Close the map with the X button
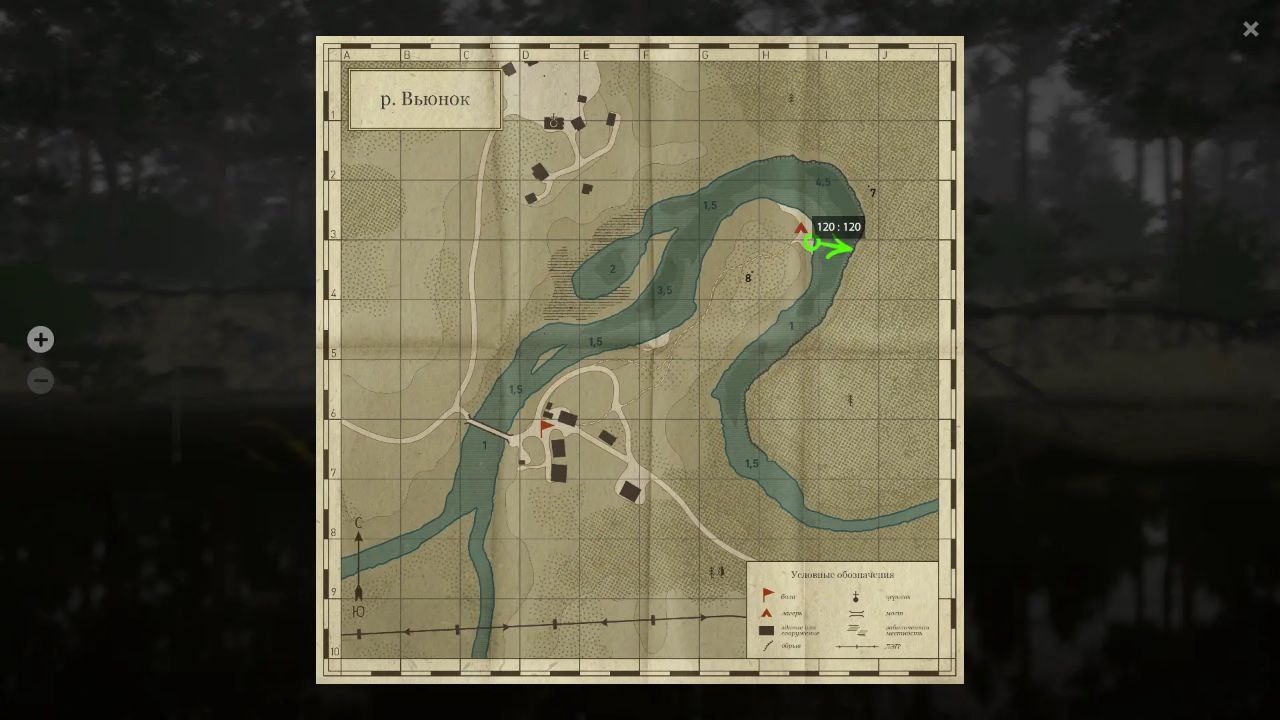The width and height of the screenshot is (1280, 720). click(1250, 29)
